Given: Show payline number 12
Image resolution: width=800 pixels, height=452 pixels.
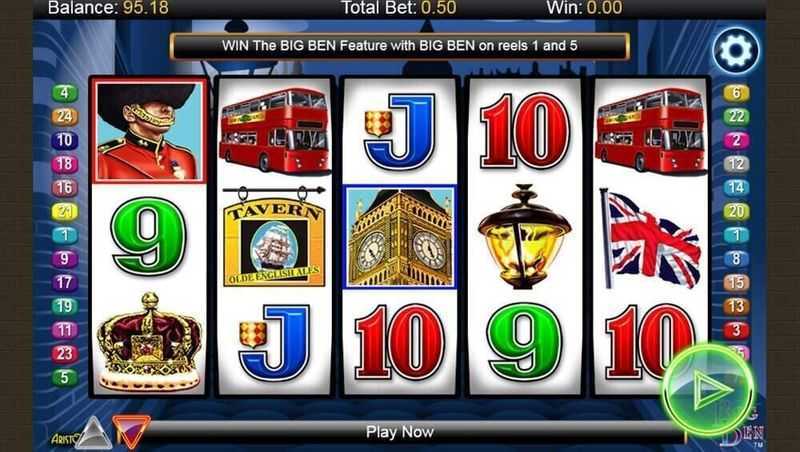Looking at the screenshot, I should click(x=736, y=164).
